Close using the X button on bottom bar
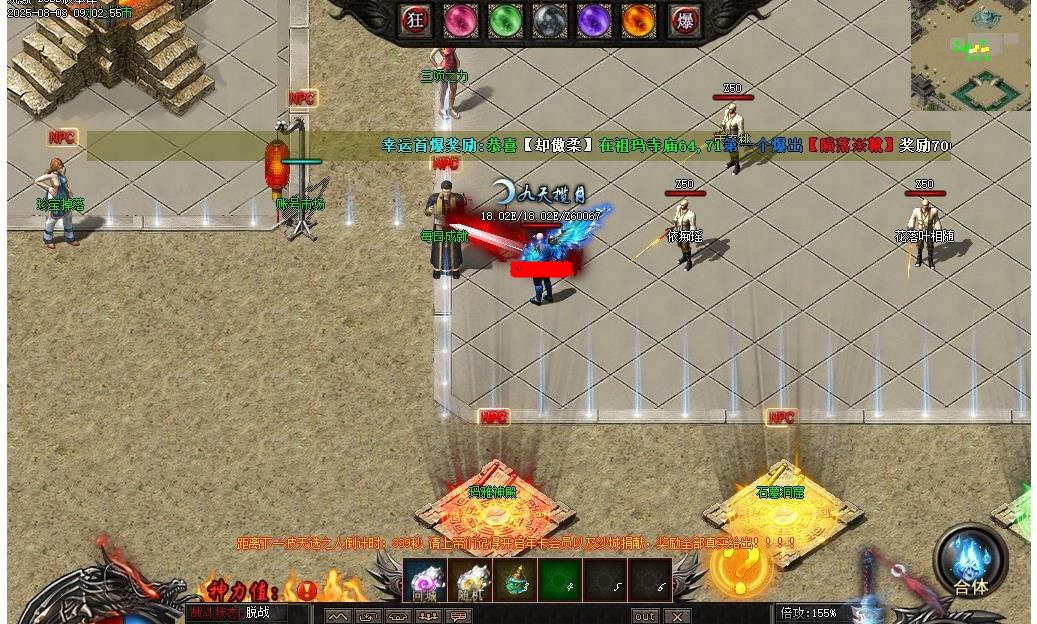Screen dimensions: 1037x624 tap(677, 616)
